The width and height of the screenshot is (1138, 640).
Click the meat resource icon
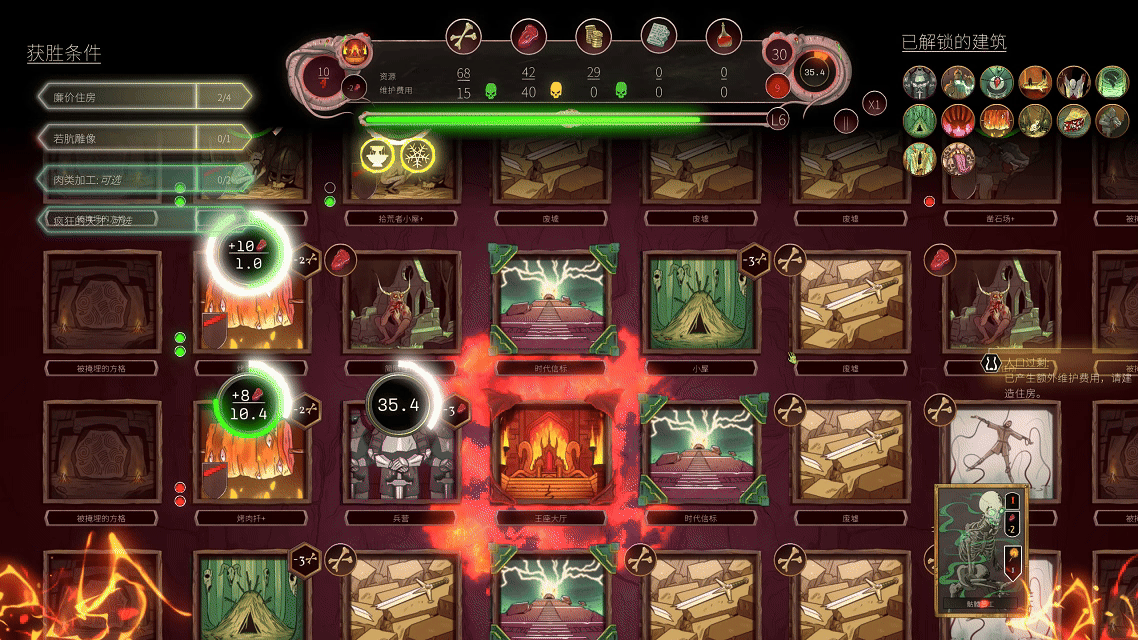pos(528,37)
